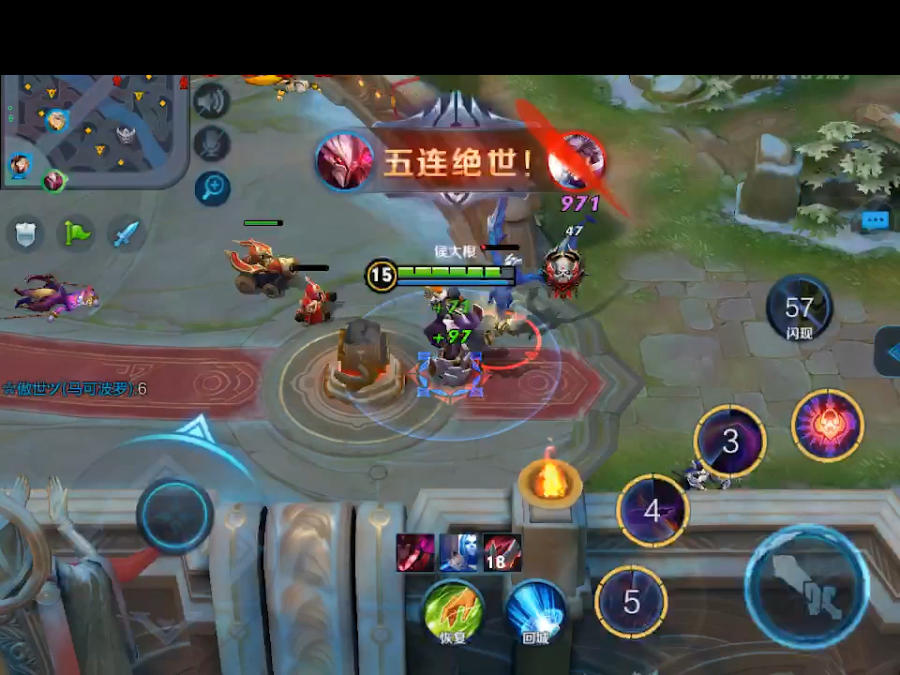Send the green flag gather signal

[76, 234]
